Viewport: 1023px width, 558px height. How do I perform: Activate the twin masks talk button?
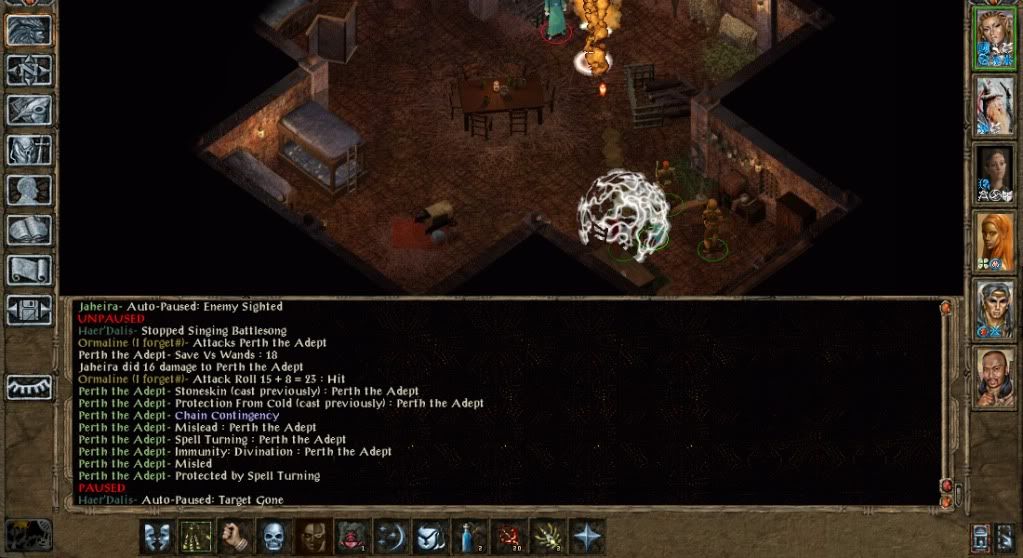pyautogui.click(x=156, y=537)
